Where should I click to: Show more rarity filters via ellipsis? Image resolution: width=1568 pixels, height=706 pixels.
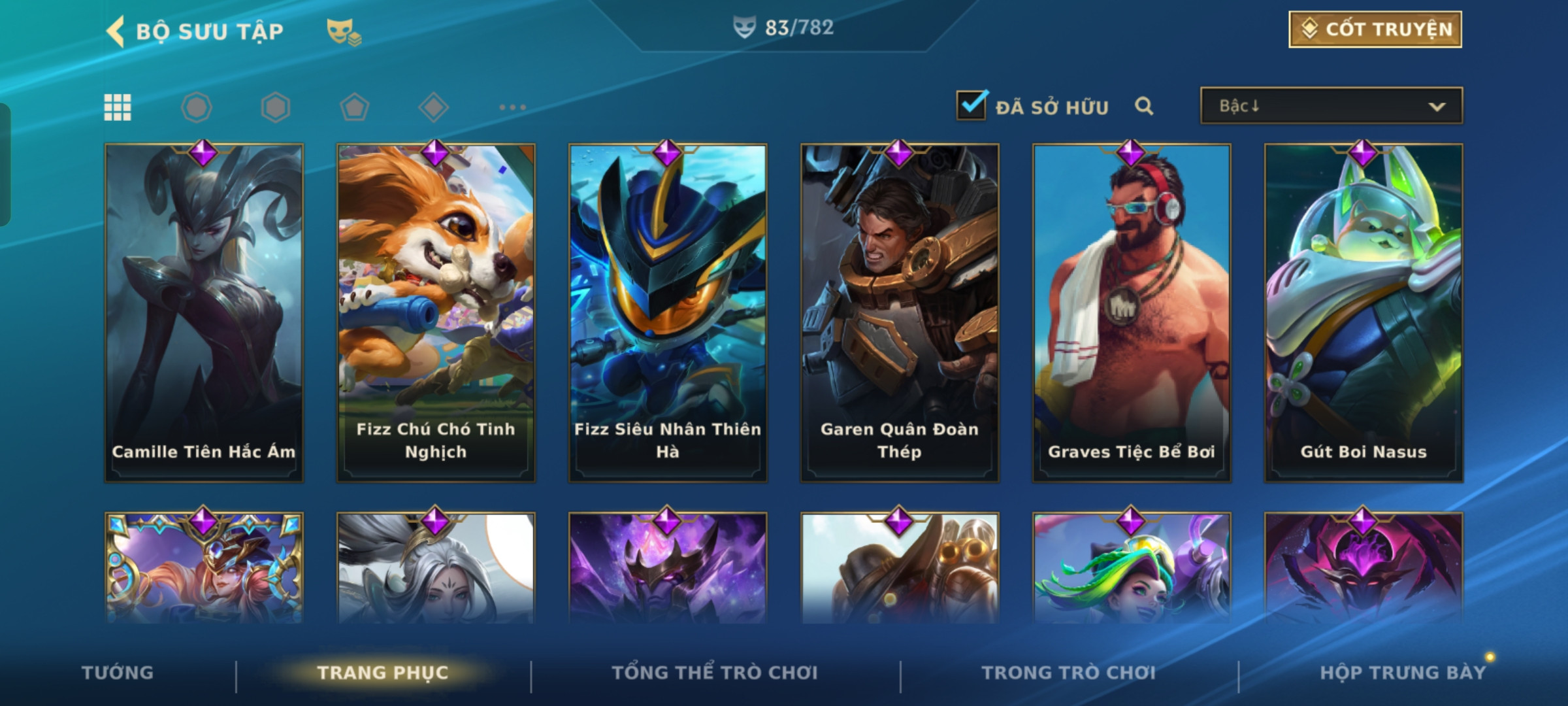coord(512,107)
